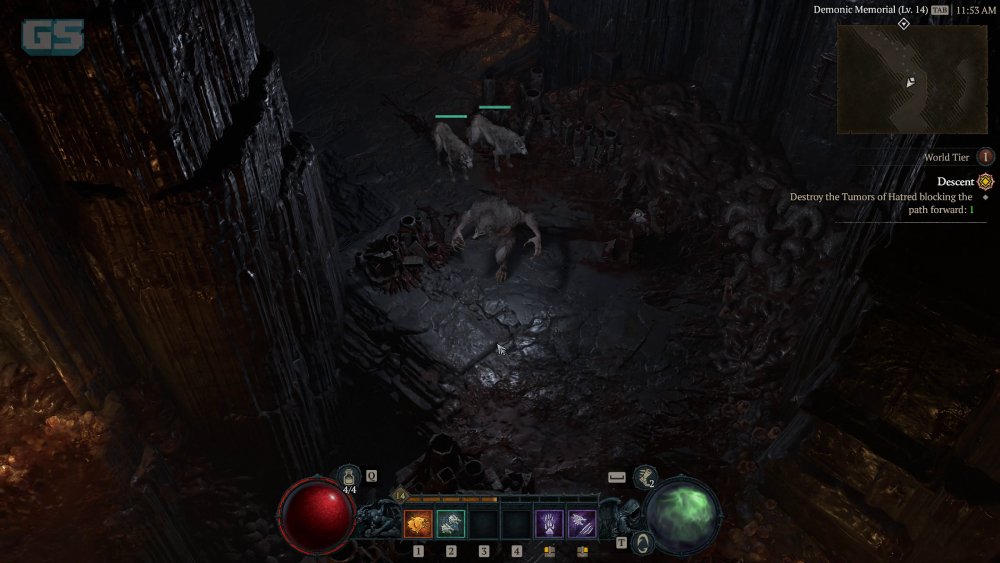1000x563 pixels.
Task: Trigger the purple slashing claws skill
Action: pyautogui.click(x=582, y=523)
